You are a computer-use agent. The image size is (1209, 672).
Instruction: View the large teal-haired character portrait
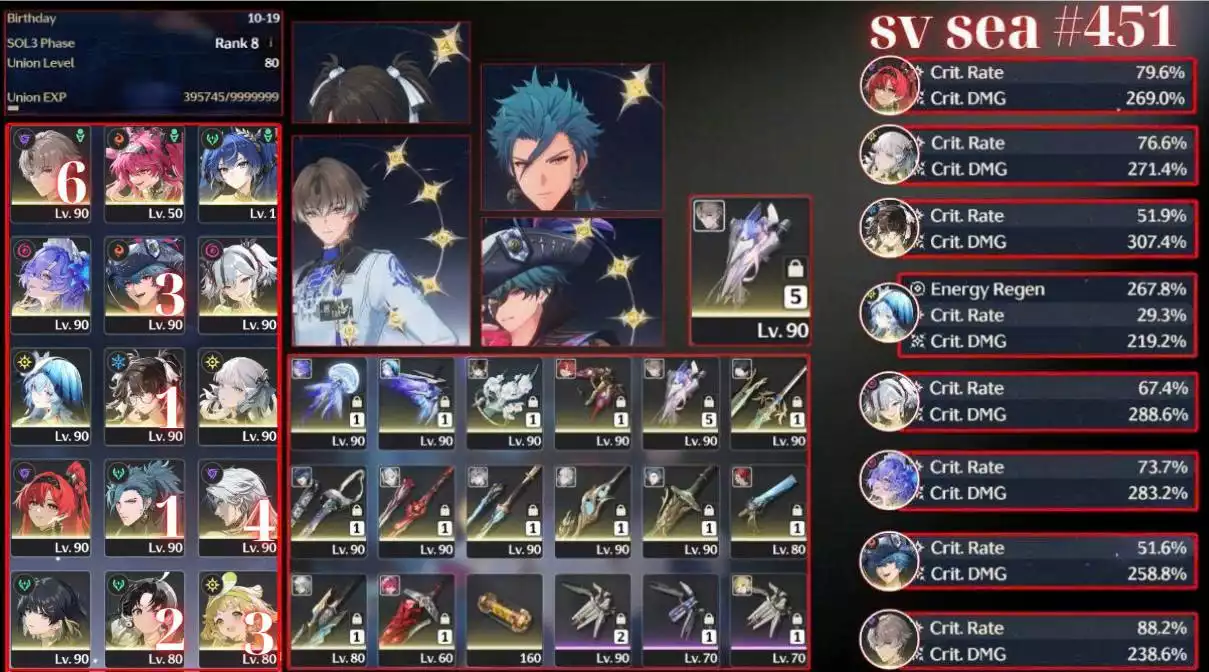571,137
